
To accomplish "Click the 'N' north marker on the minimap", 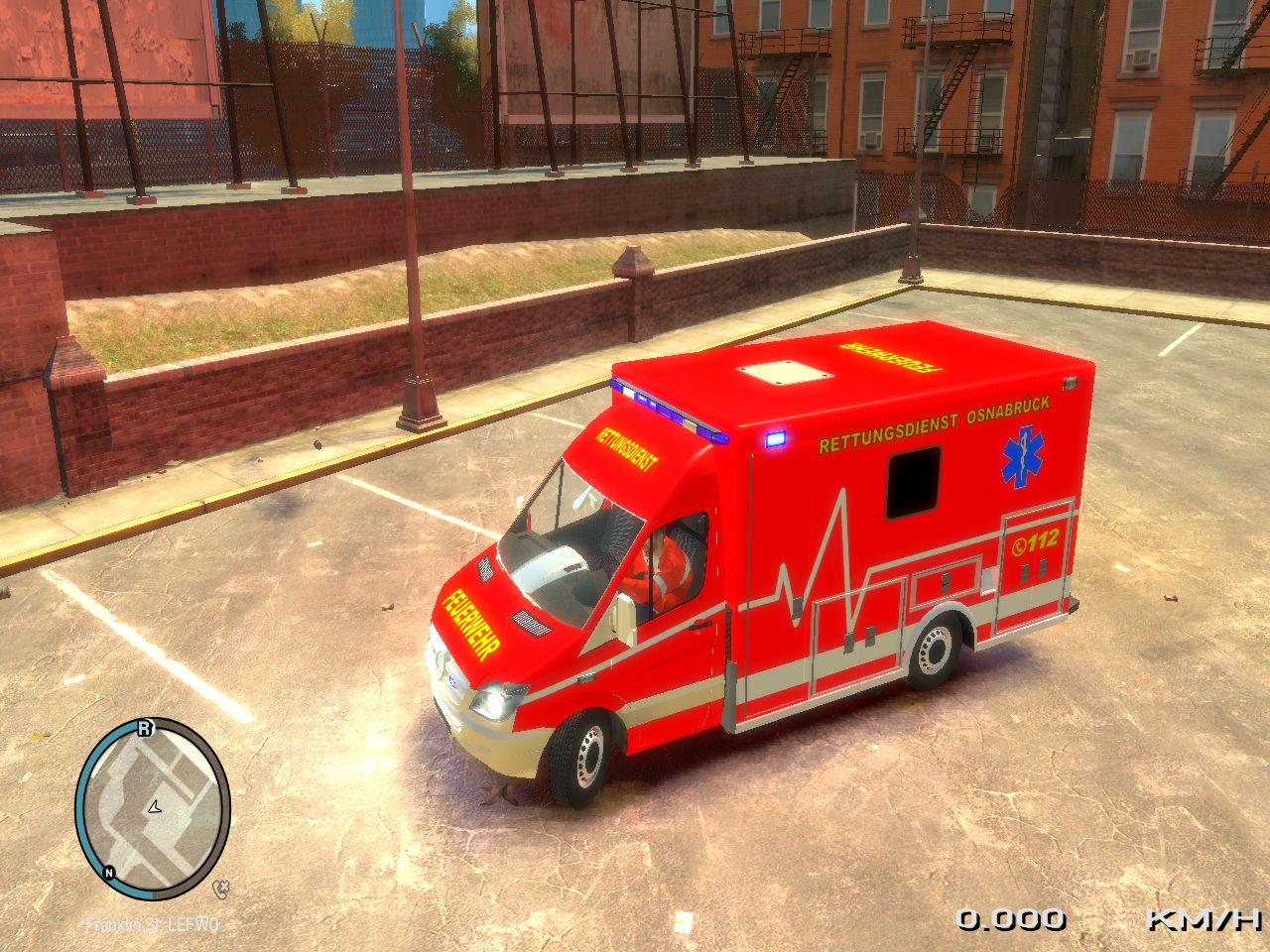I will (109, 873).
